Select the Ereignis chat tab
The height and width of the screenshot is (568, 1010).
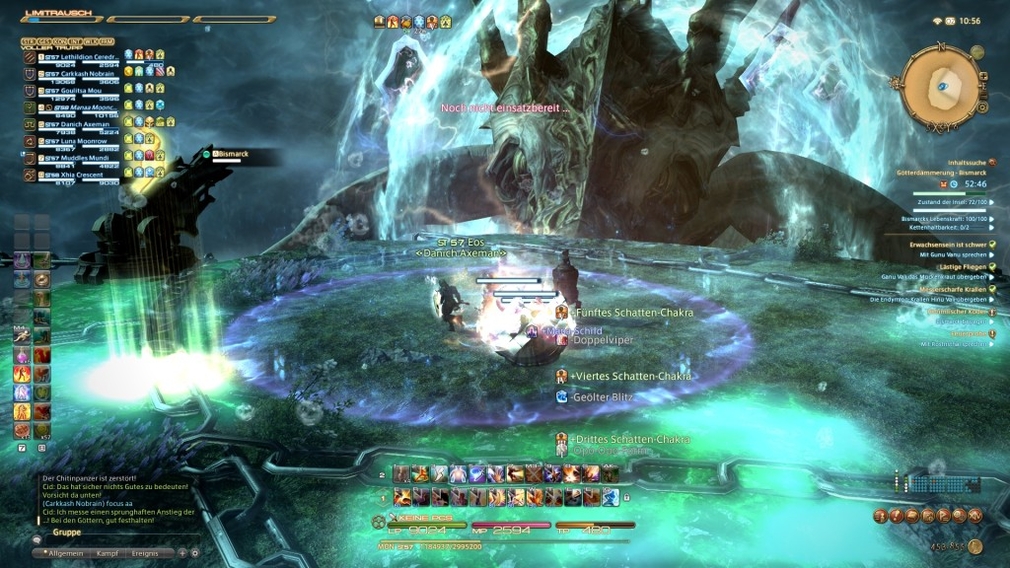click(145, 553)
